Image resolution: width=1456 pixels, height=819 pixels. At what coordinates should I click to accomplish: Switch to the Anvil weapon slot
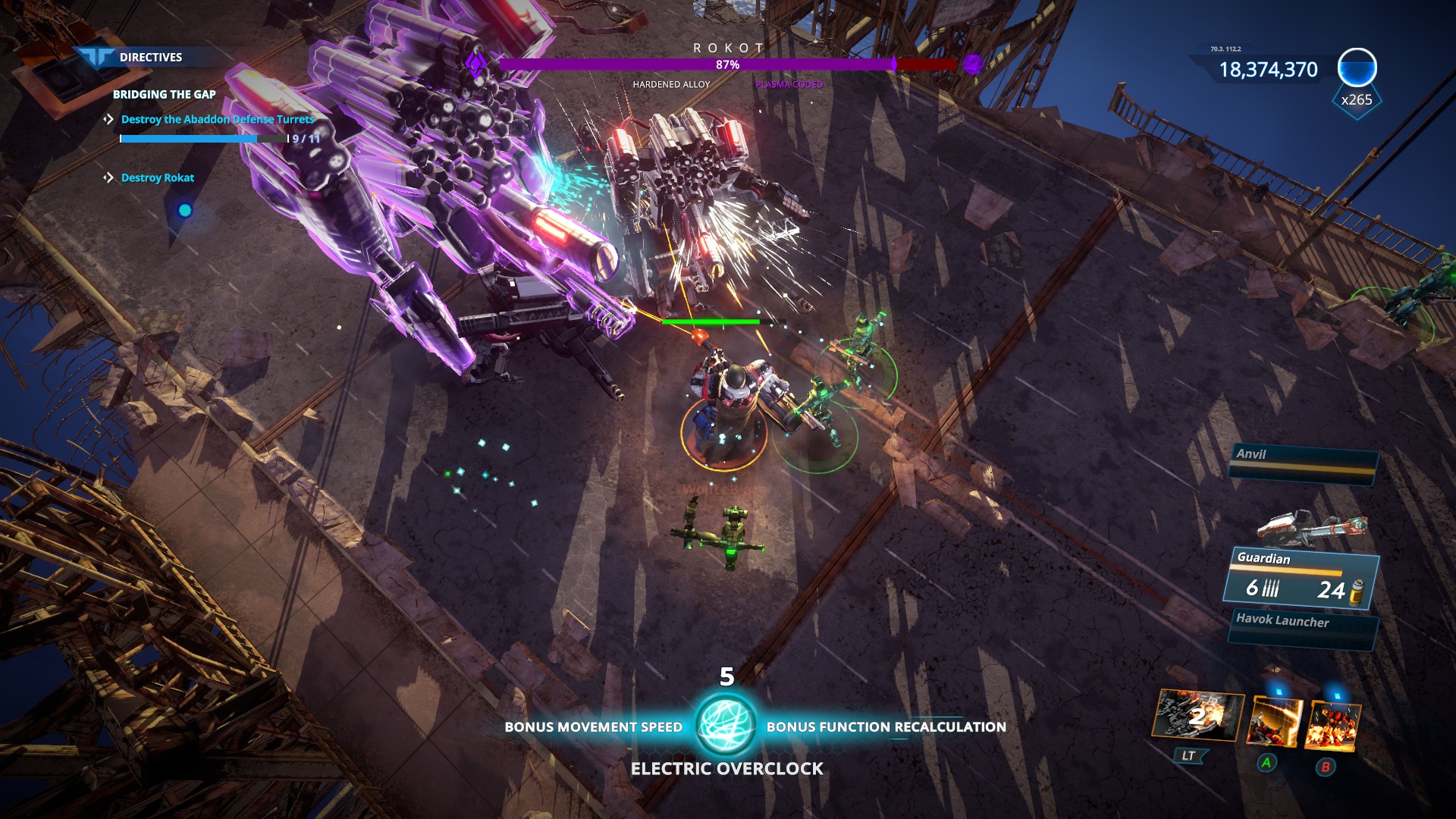tap(1302, 460)
